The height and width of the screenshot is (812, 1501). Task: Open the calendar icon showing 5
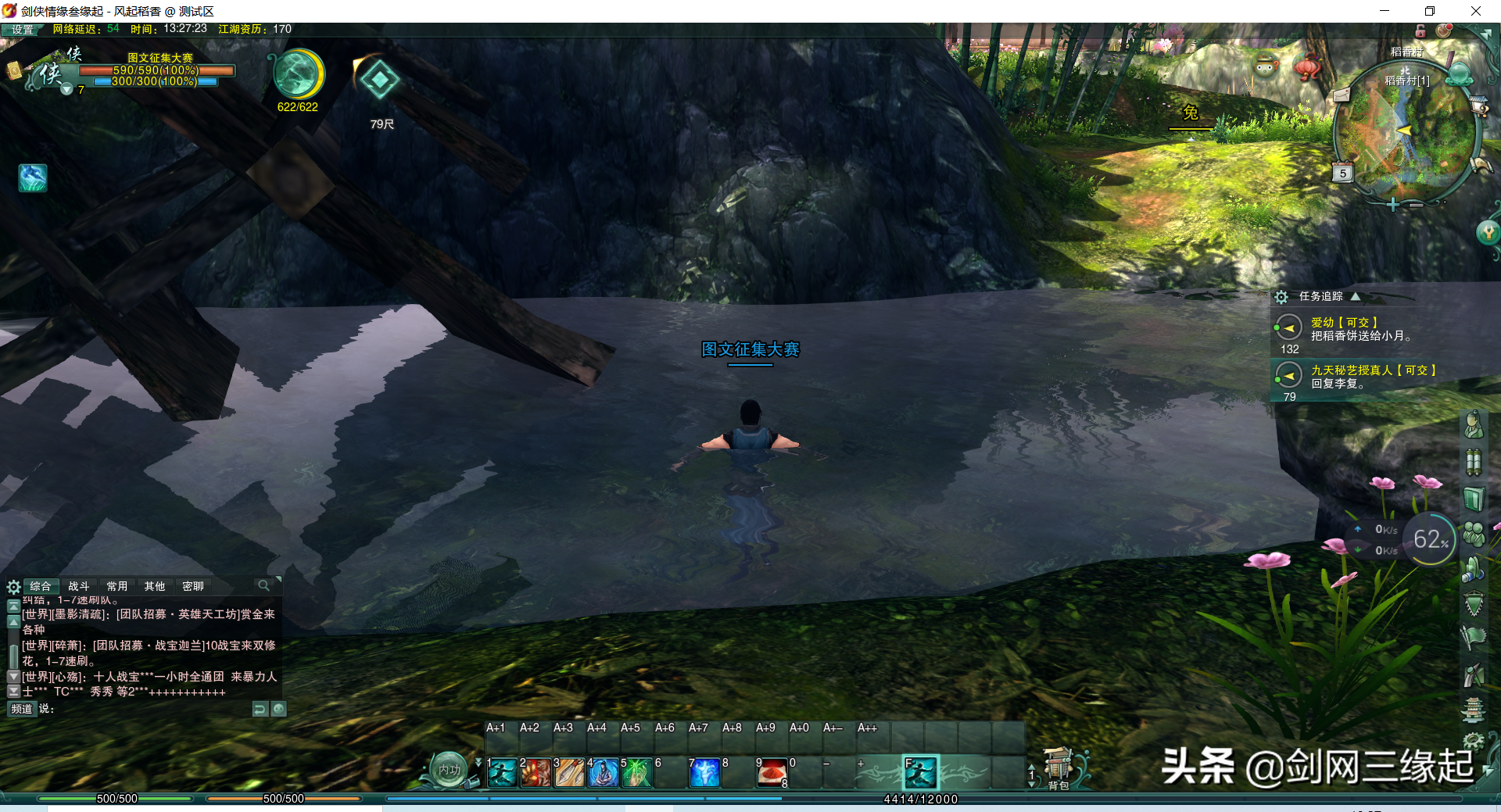click(1342, 173)
